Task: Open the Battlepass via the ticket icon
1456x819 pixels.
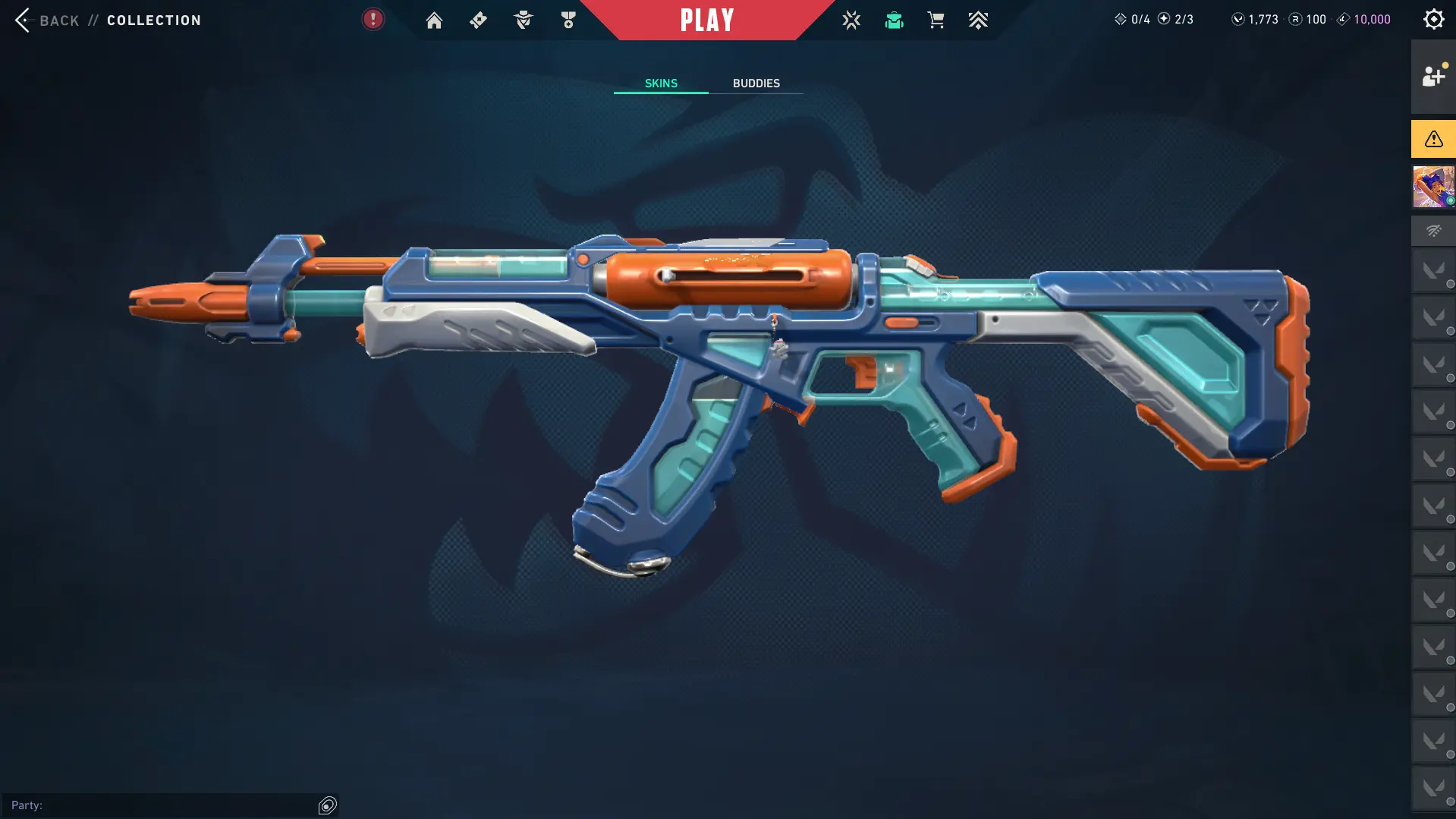Action: [x=478, y=20]
